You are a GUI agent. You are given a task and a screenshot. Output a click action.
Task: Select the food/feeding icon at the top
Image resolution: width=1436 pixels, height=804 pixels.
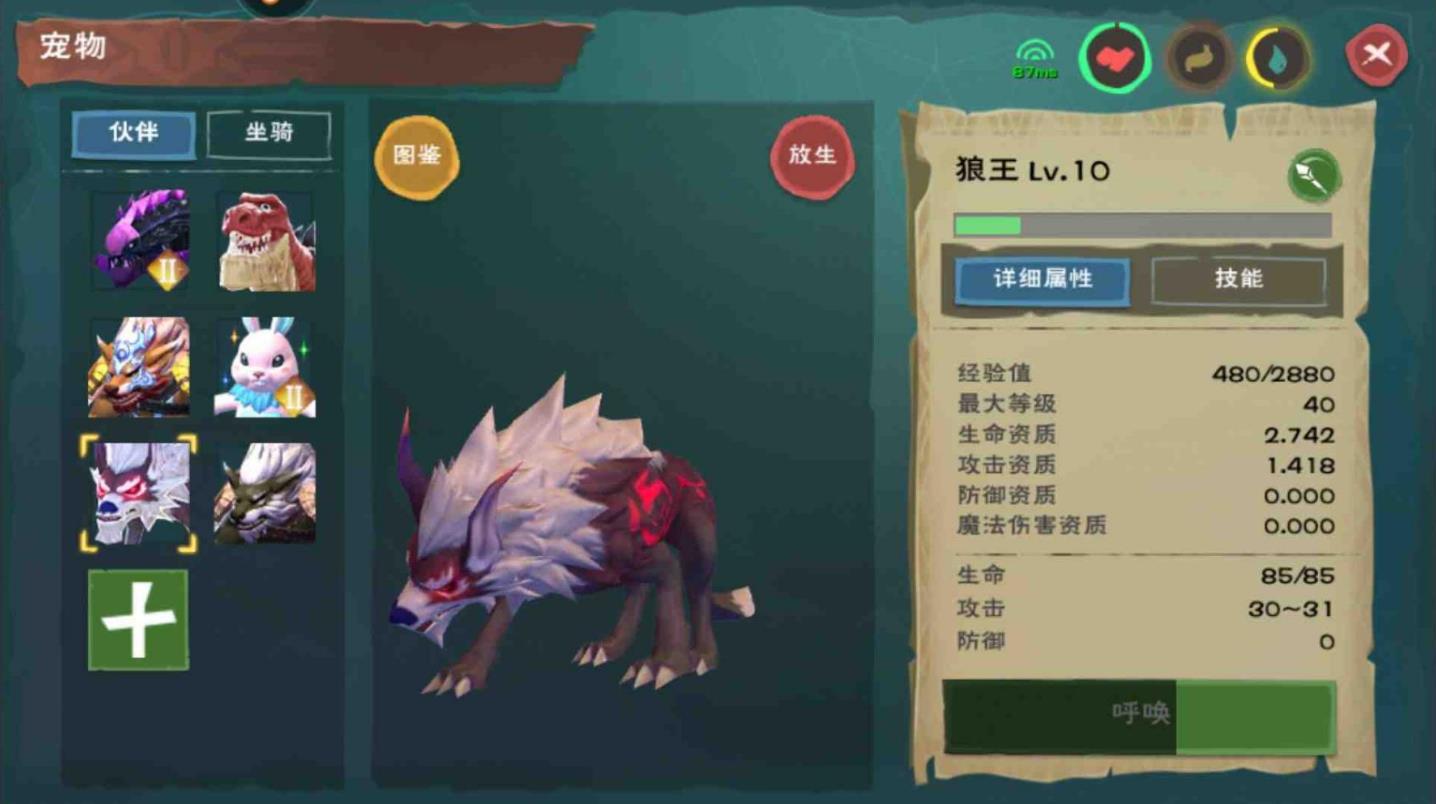[x=1198, y=56]
